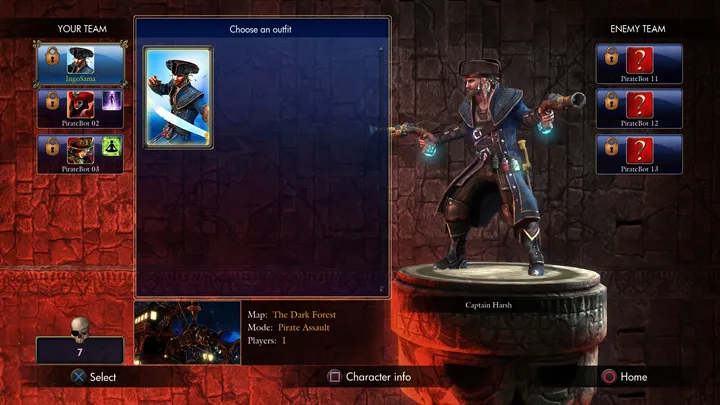Click the purple ability icon on PirateBot 02

[112, 102]
